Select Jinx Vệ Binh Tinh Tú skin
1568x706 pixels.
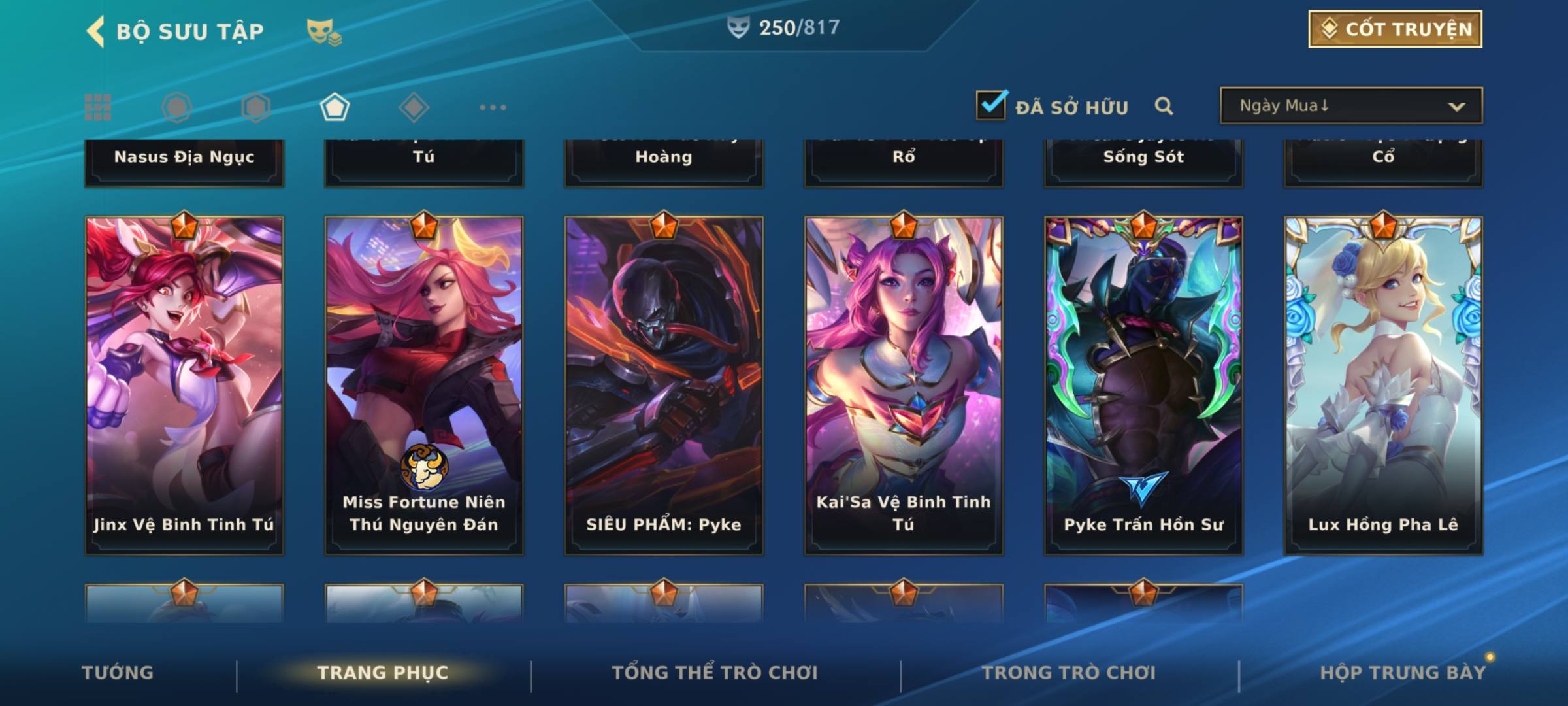tap(184, 386)
